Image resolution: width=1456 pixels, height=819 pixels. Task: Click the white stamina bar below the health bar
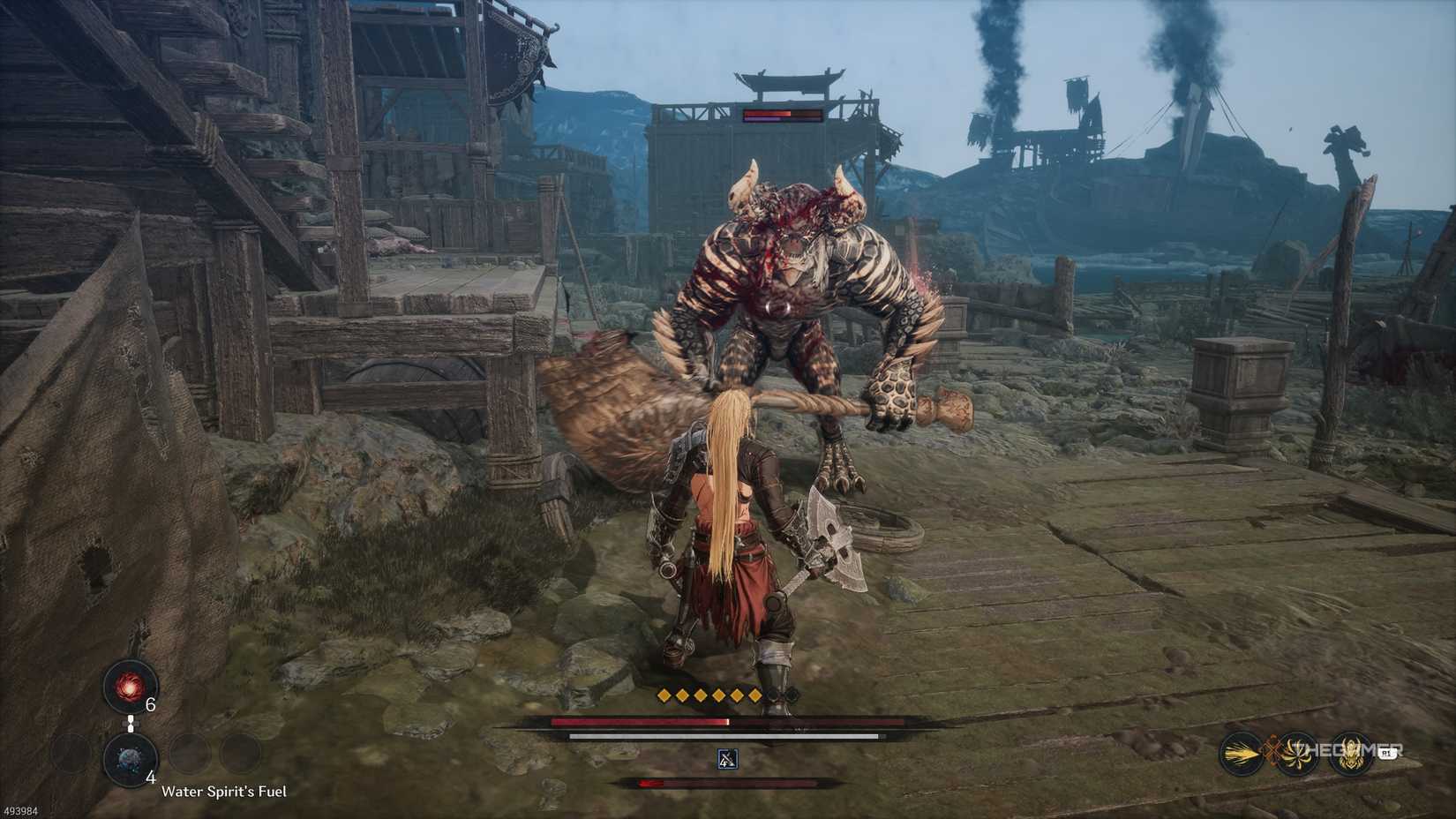point(722,736)
